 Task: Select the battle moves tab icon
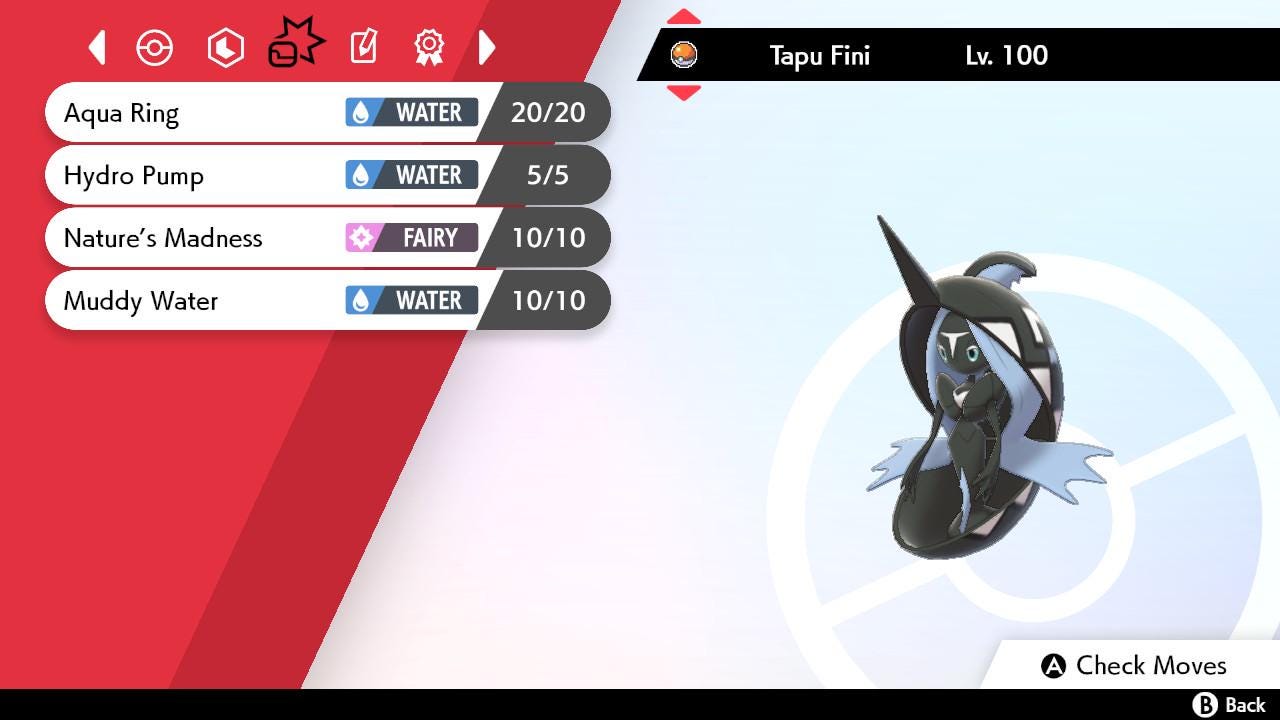pos(295,45)
